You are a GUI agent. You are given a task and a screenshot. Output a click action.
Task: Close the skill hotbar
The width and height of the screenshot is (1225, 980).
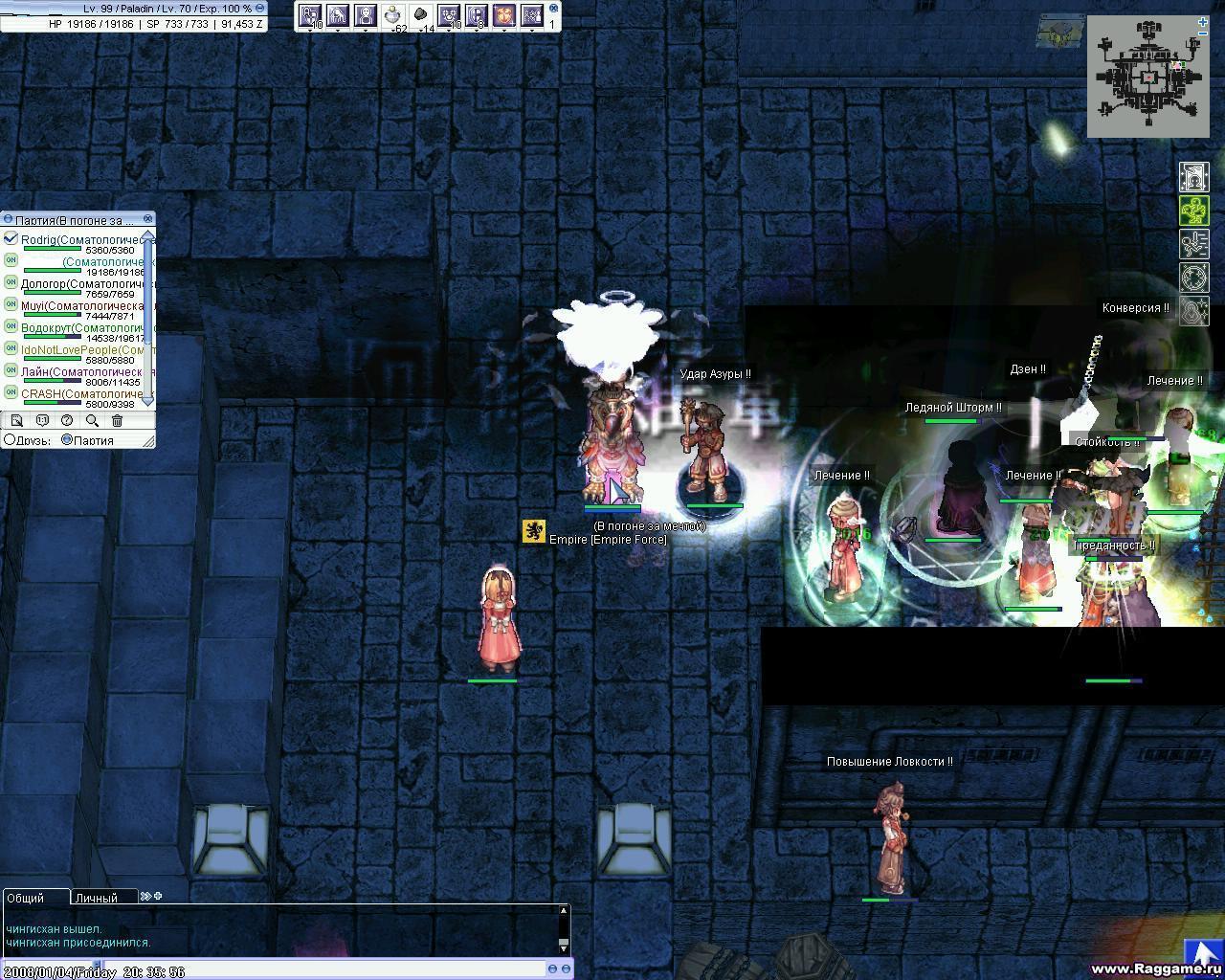coord(553,9)
